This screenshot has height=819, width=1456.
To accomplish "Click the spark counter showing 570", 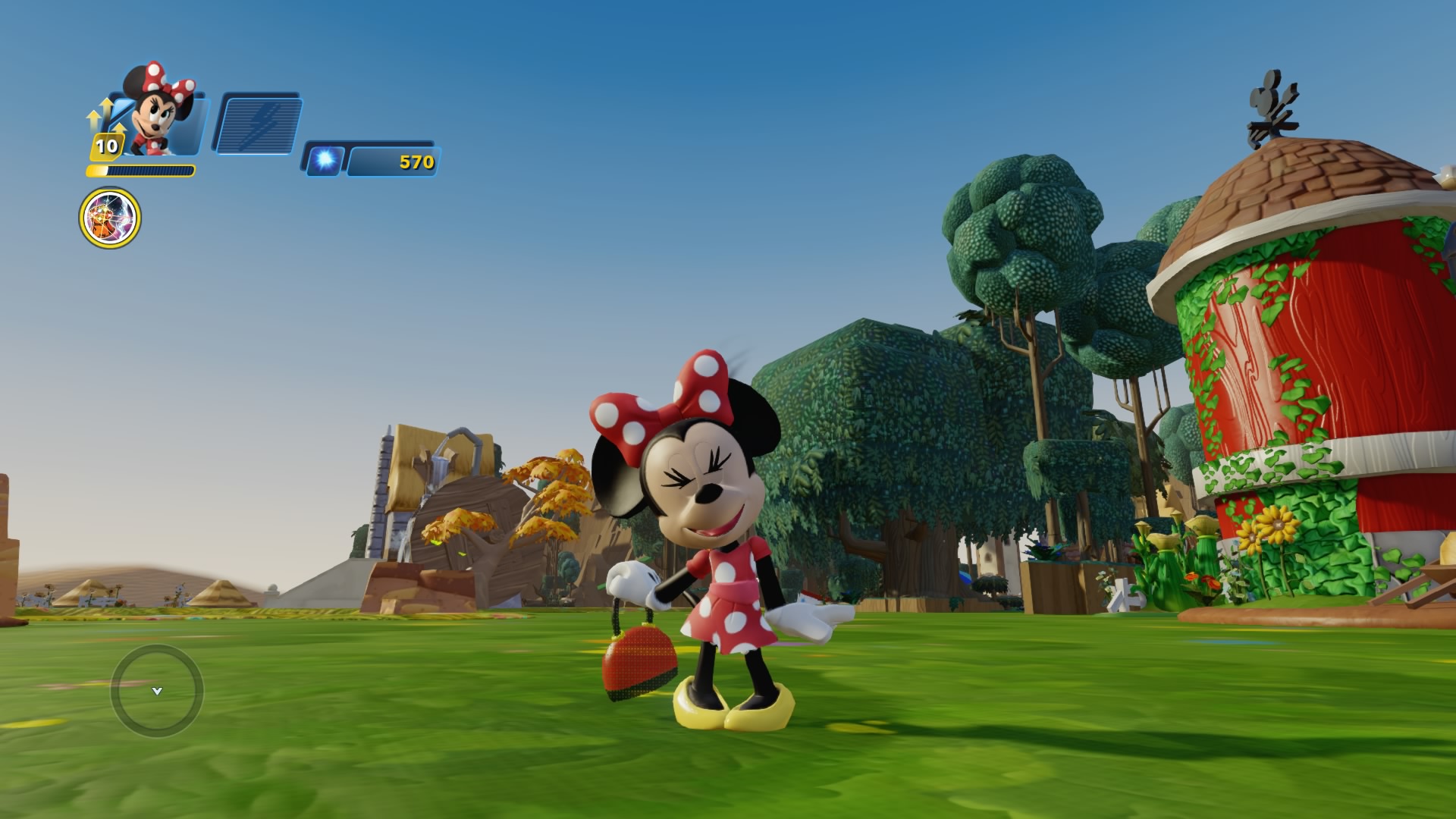I will click(x=394, y=162).
